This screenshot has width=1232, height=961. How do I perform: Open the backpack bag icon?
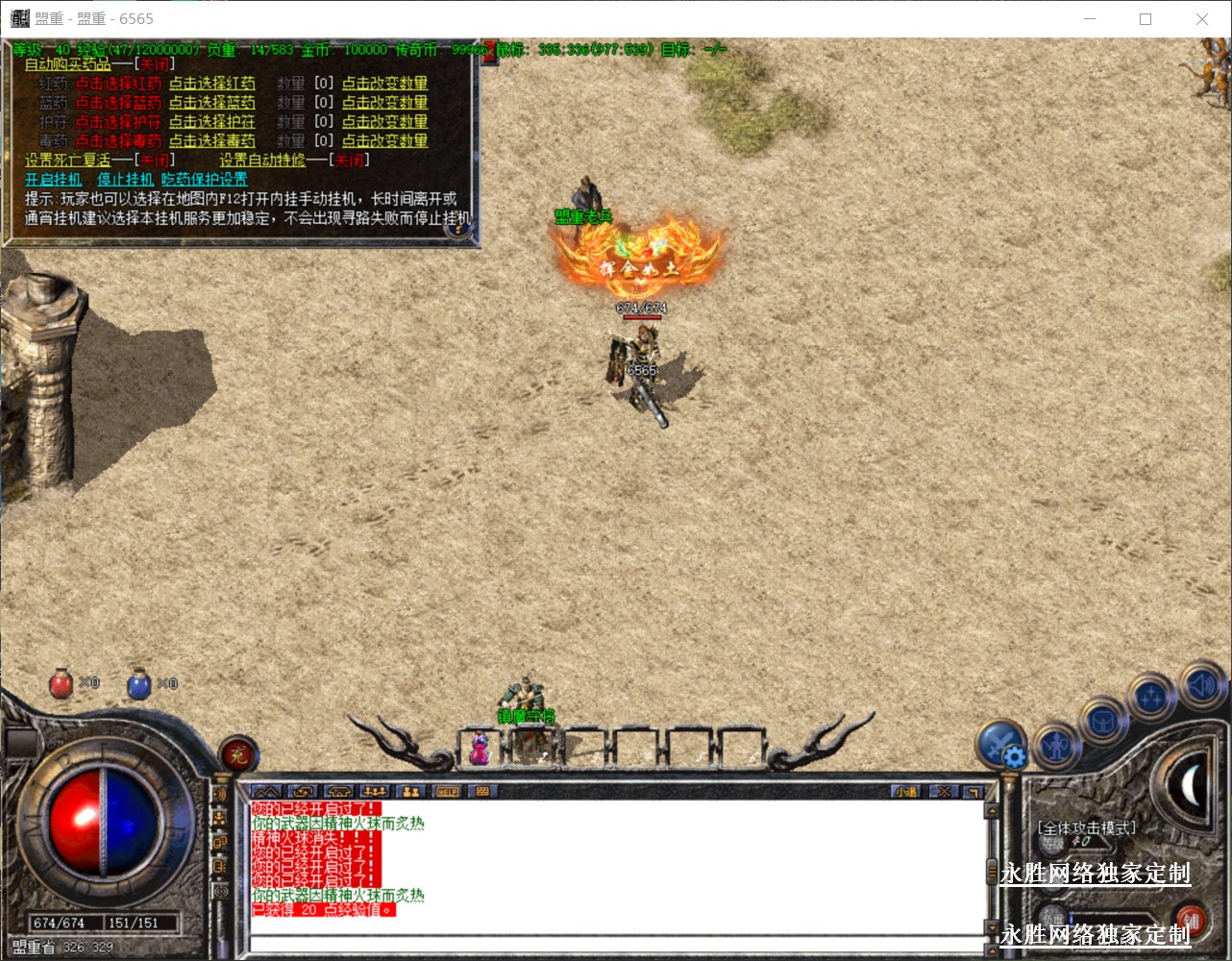coord(1102,721)
